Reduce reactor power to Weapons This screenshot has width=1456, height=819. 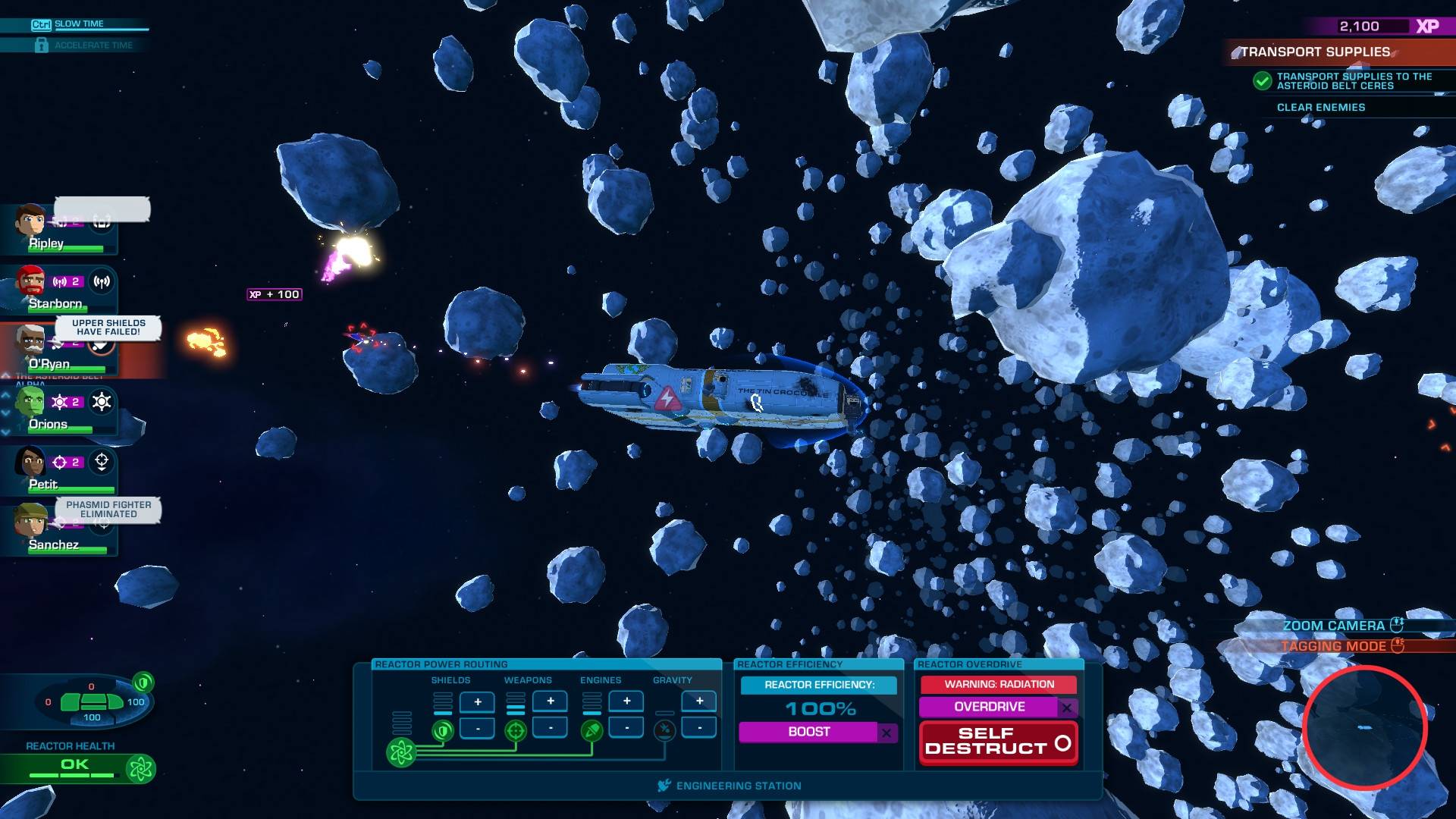[x=551, y=728]
